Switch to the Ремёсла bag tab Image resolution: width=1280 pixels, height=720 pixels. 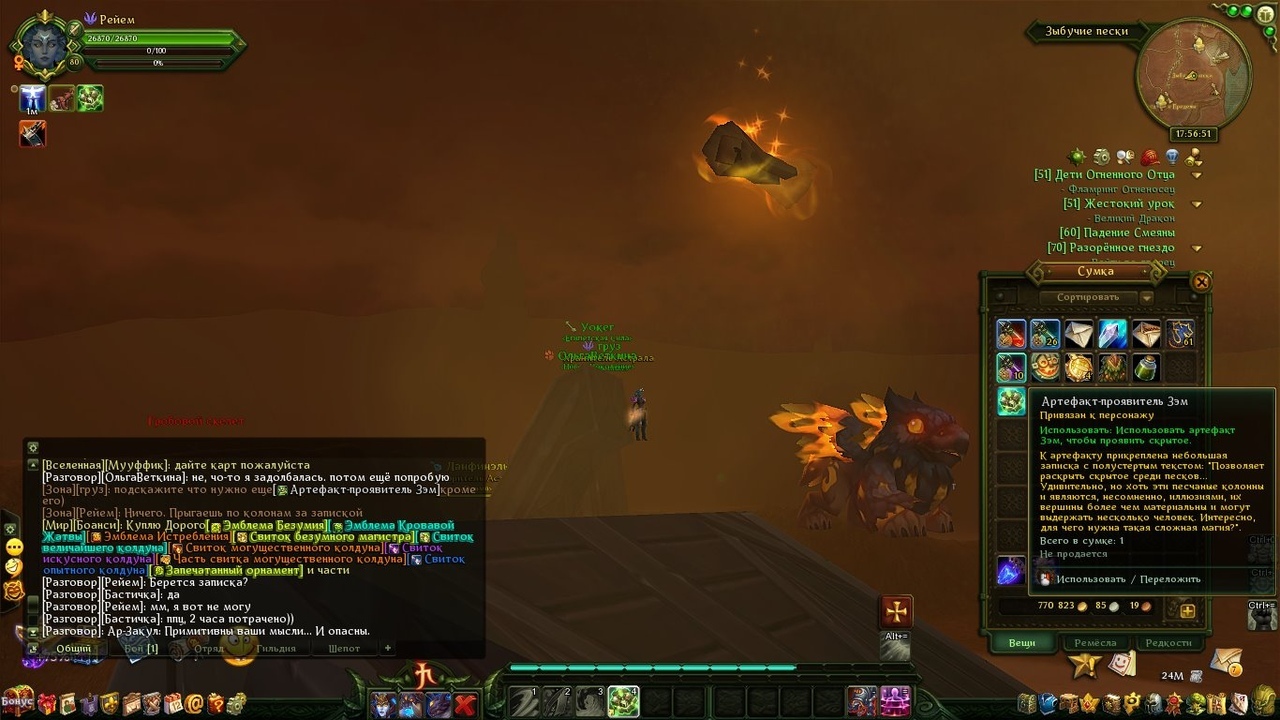[1095, 643]
